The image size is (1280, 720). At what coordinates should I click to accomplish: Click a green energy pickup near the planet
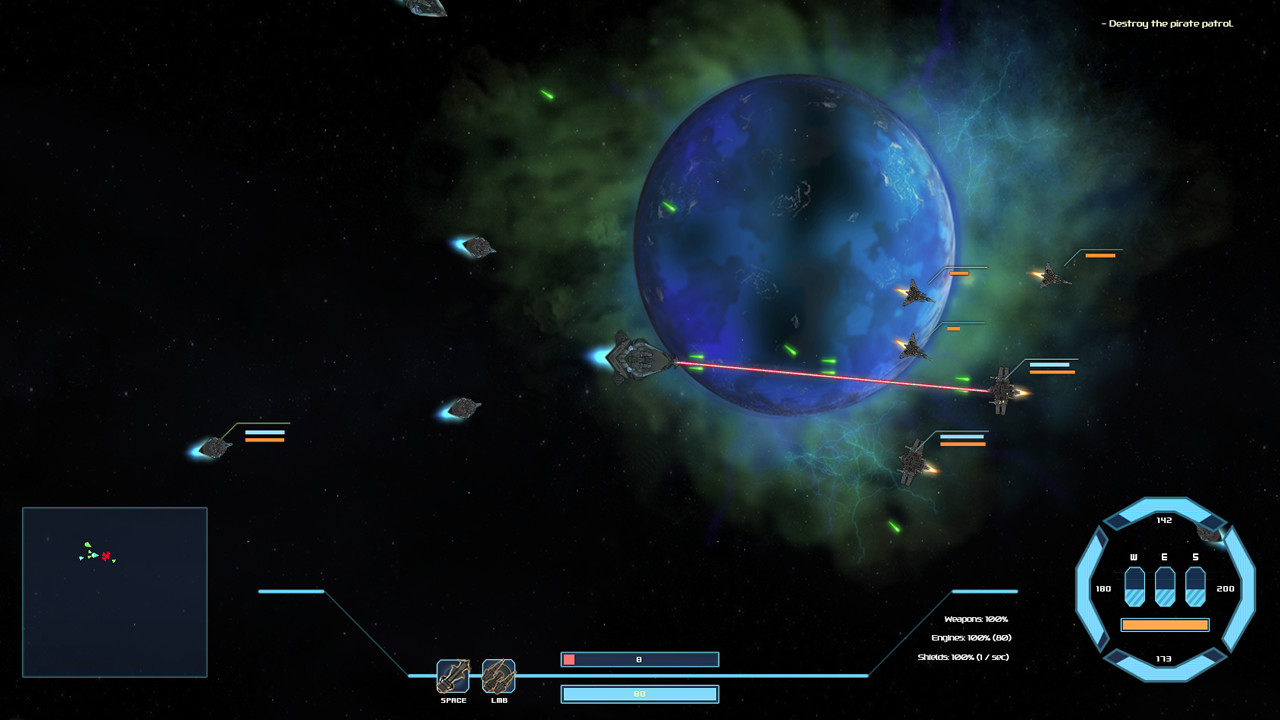pos(789,351)
